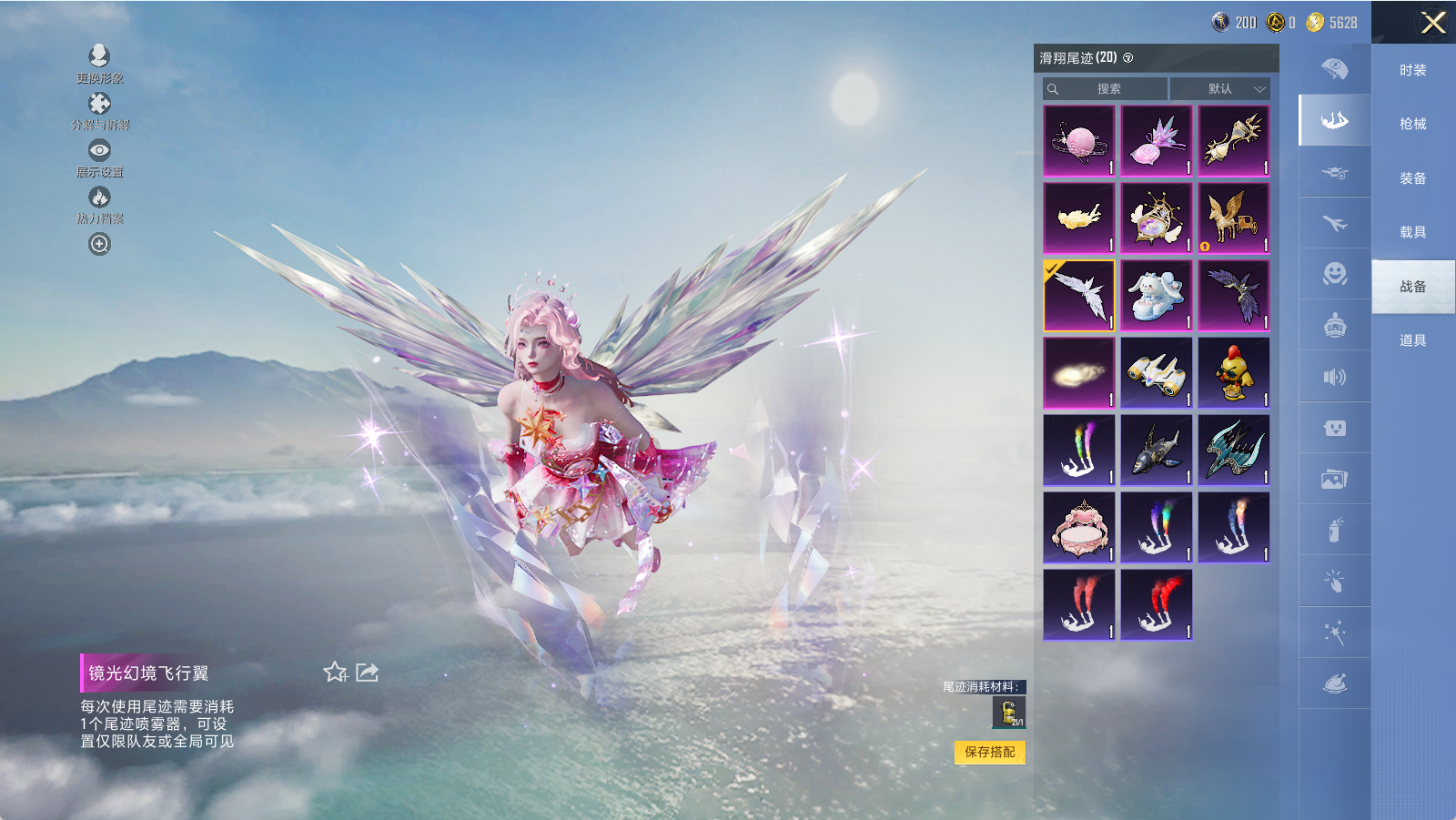Image resolution: width=1456 pixels, height=820 pixels.
Task: Close the inventory screen with the X
Action: click(1433, 23)
